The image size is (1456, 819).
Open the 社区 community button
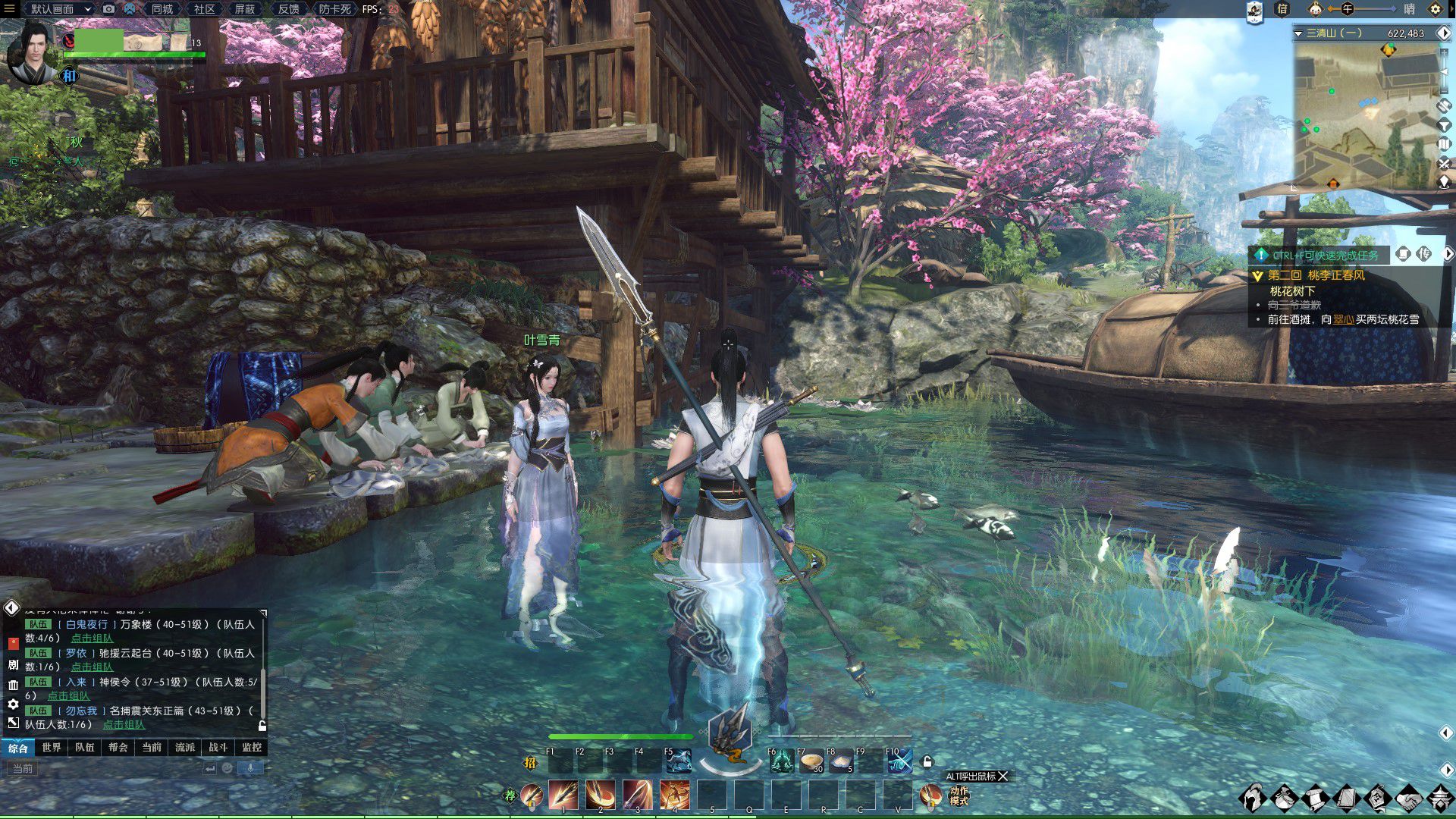[x=204, y=9]
